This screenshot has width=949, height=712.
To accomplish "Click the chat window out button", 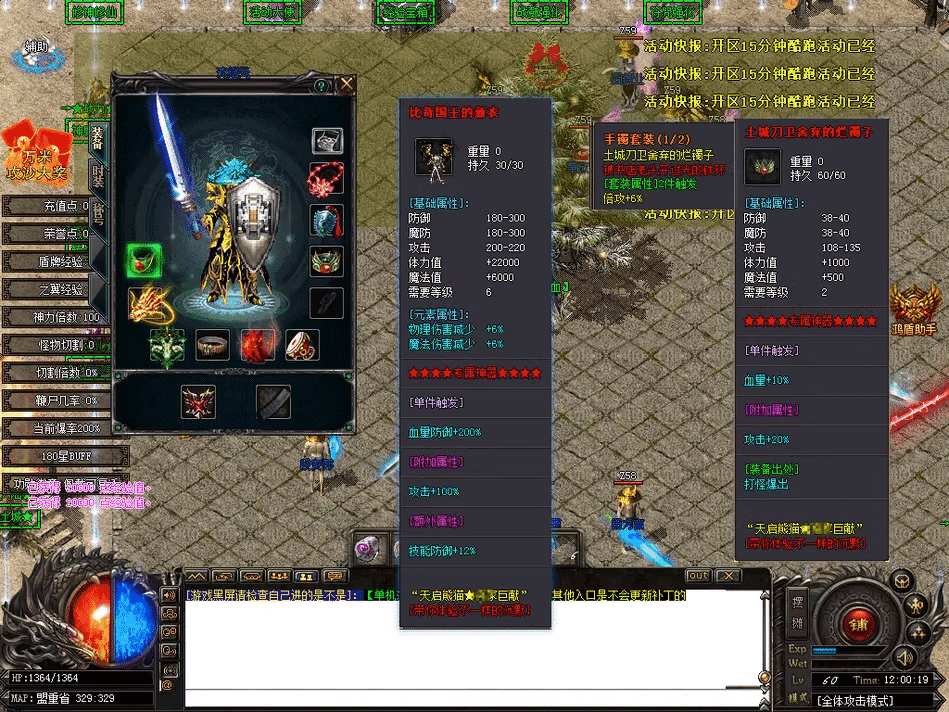I will point(698,576).
